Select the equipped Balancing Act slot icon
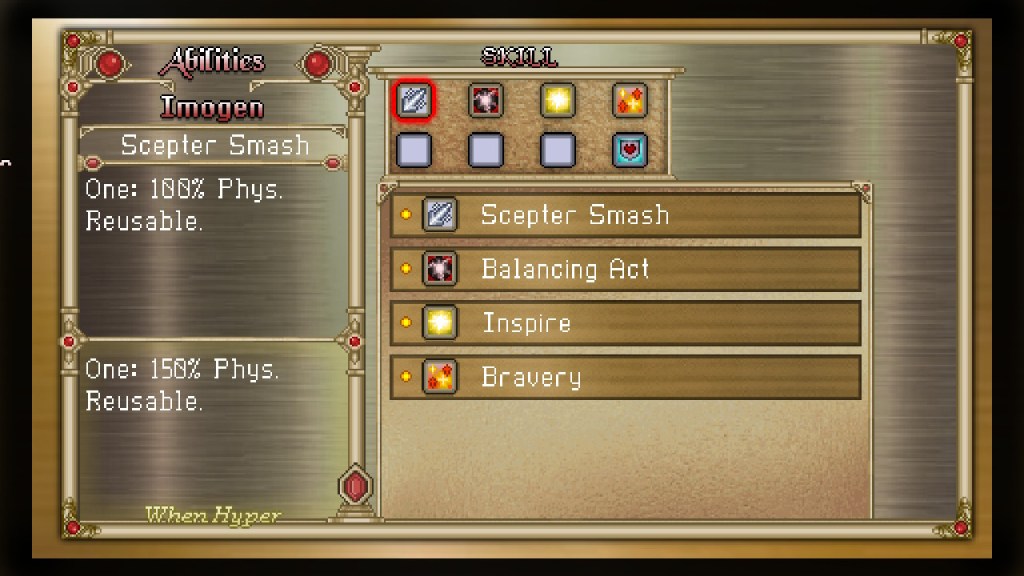 (486, 100)
